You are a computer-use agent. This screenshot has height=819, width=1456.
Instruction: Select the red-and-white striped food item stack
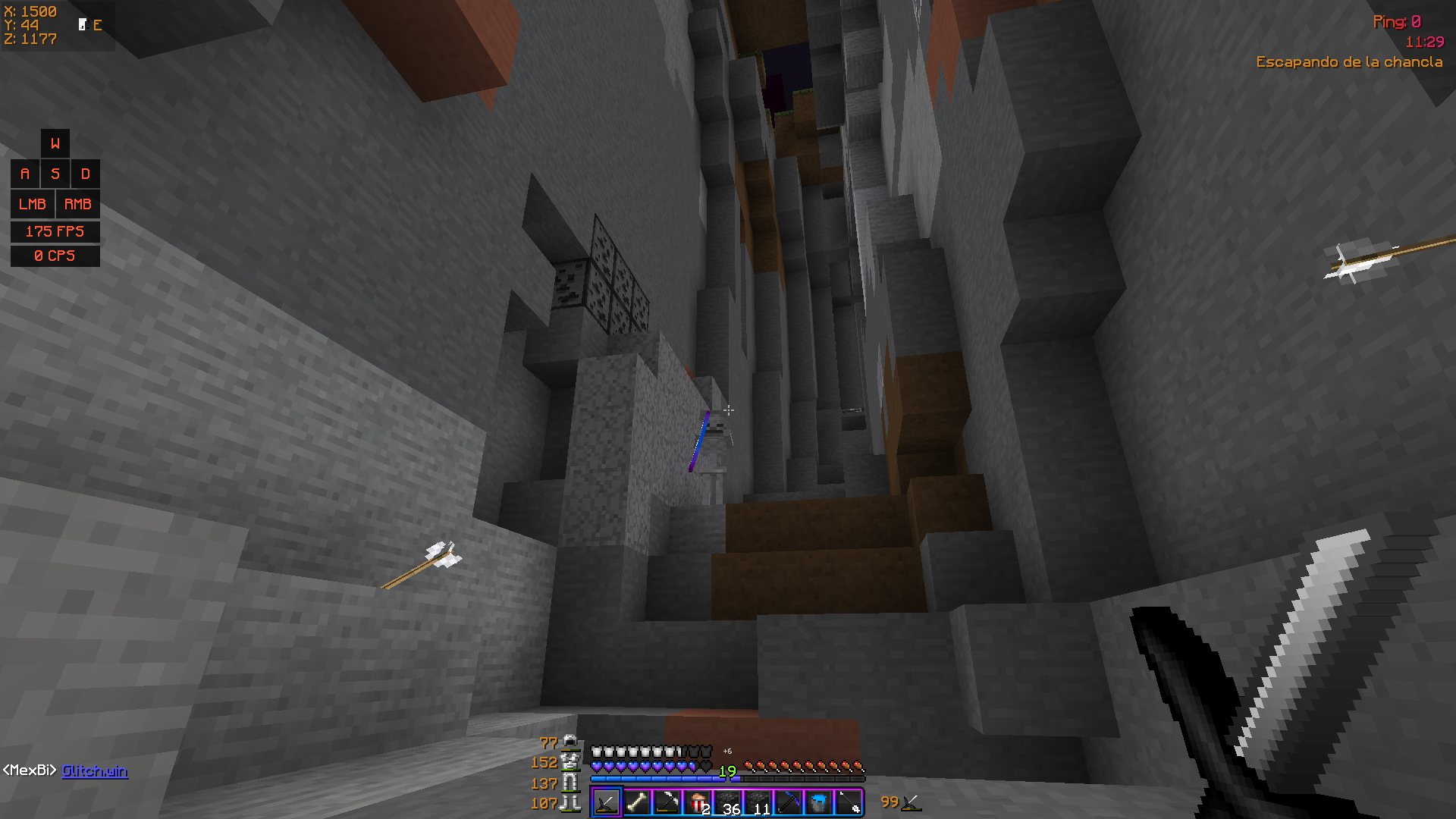tap(698, 803)
